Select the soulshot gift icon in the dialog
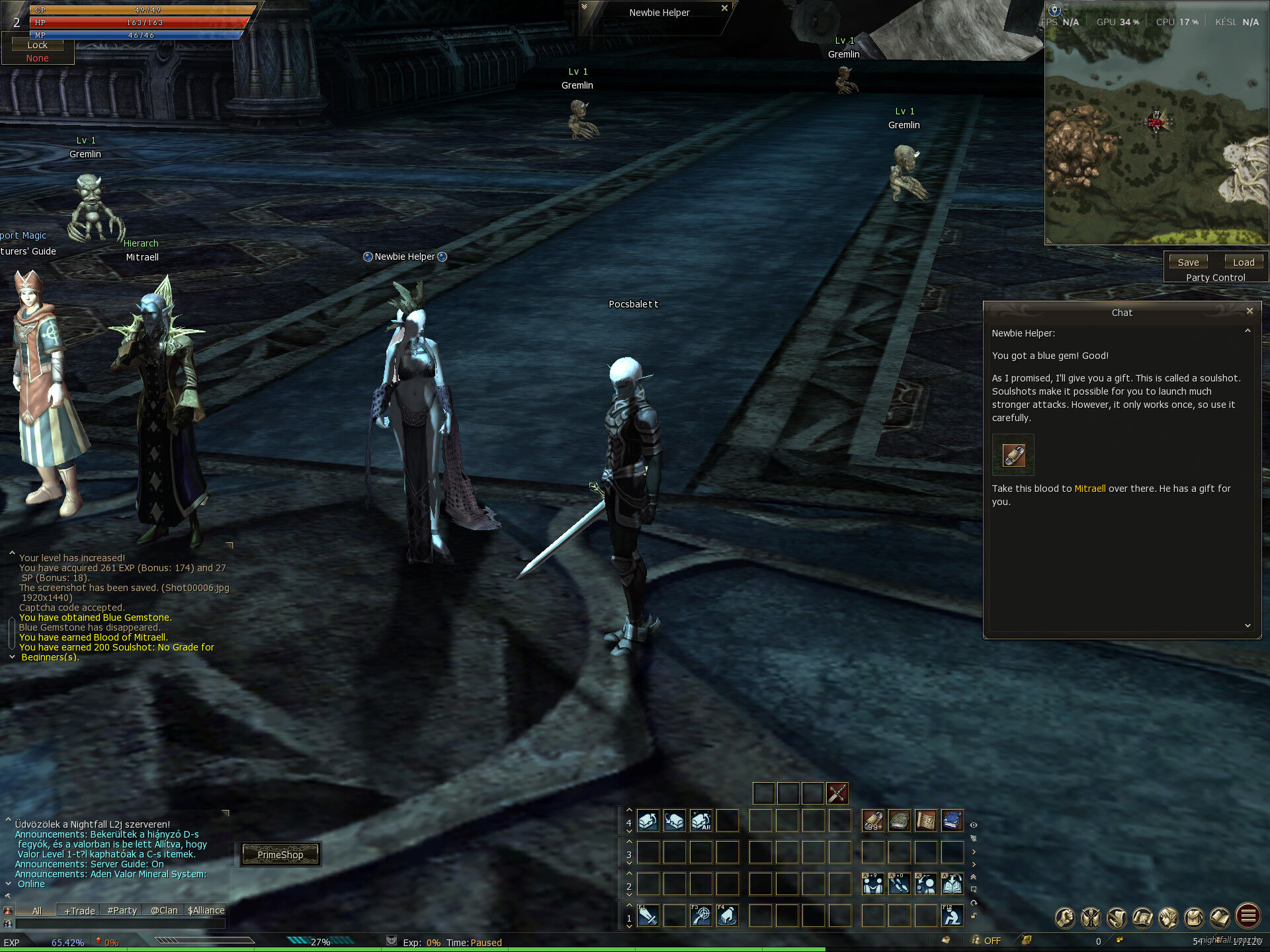Image resolution: width=1270 pixels, height=952 pixels. [x=1013, y=455]
